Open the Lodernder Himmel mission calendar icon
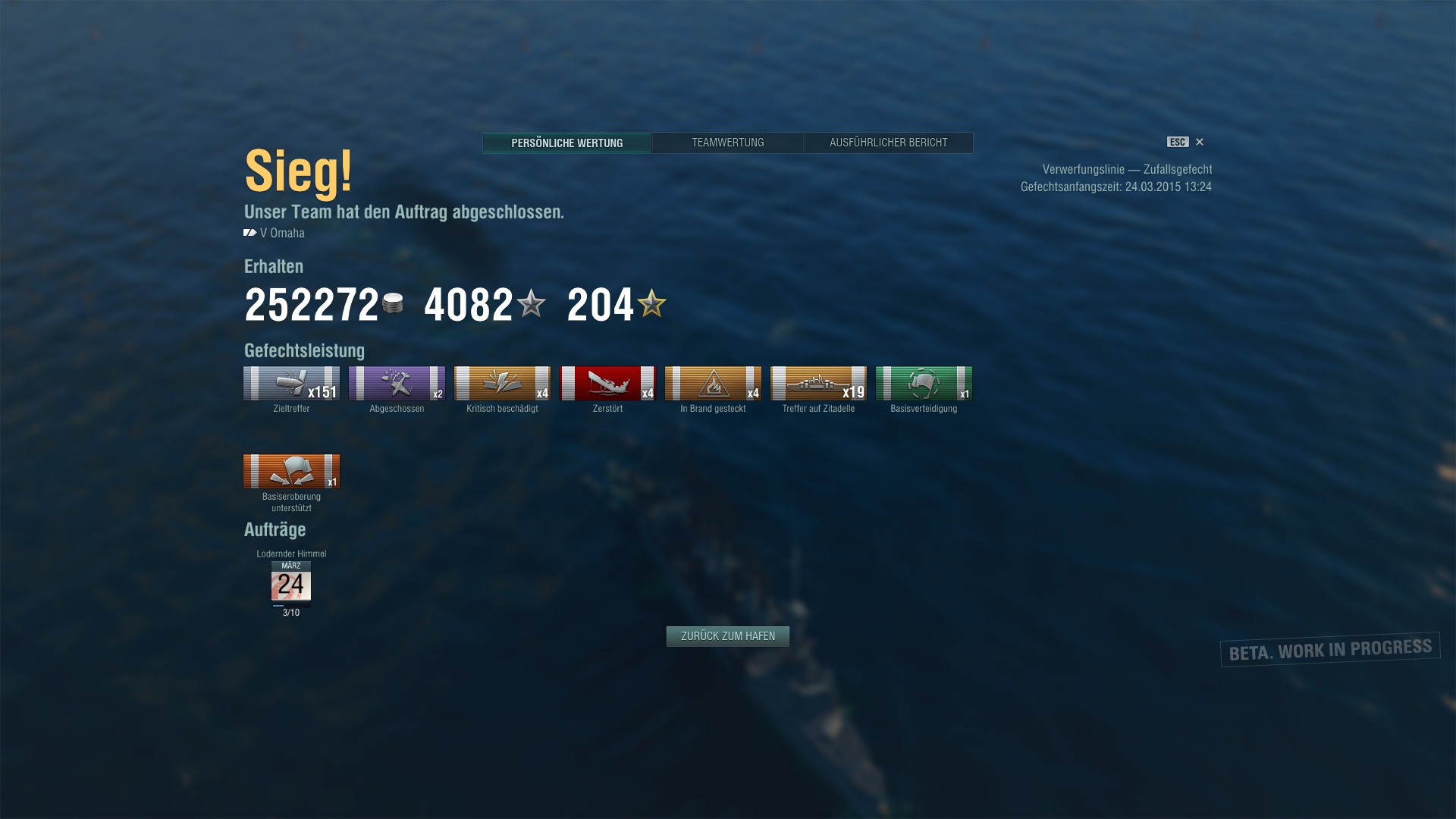The width and height of the screenshot is (1456, 819). tap(291, 582)
